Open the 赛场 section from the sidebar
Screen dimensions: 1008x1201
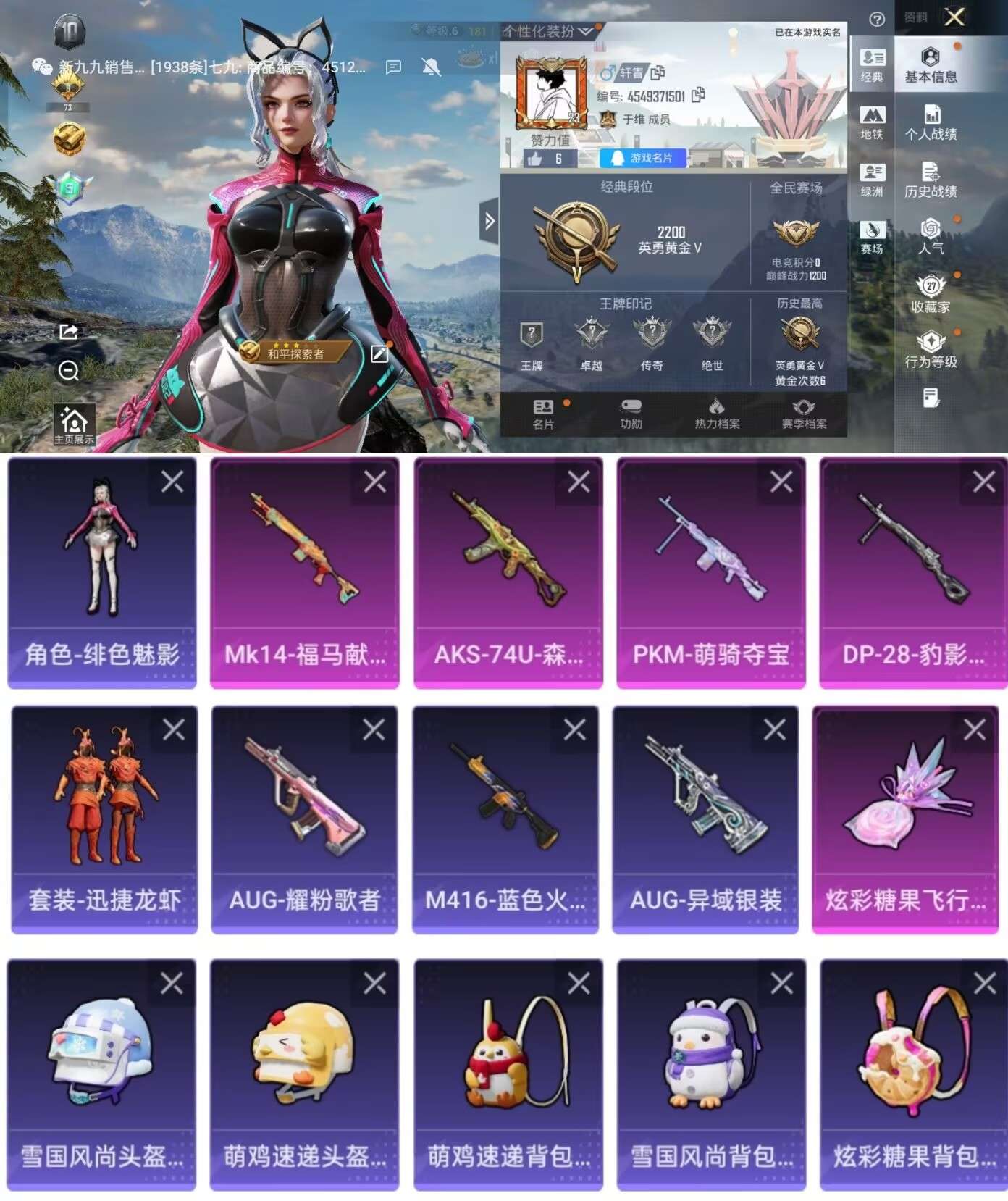[x=874, y=232]
